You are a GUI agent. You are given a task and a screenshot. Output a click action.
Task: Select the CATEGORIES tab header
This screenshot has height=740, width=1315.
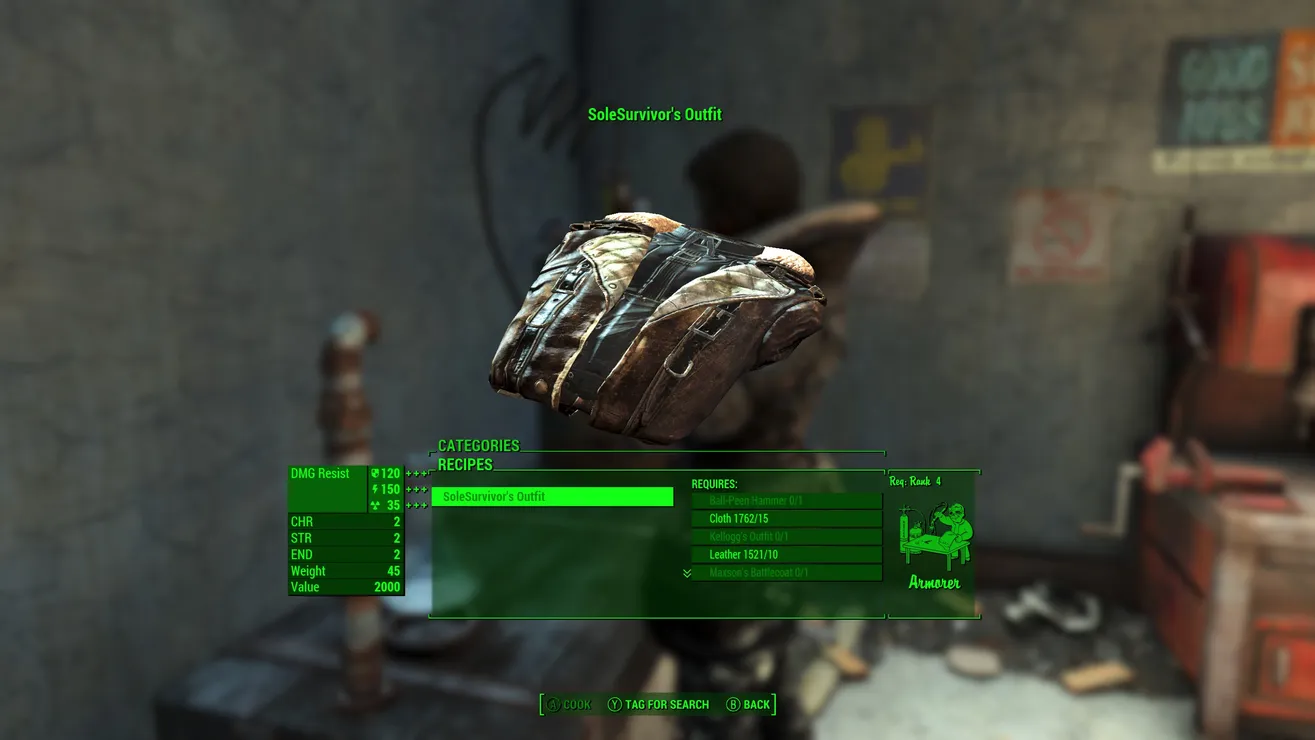pyautogui.click(x=479, y=445)
